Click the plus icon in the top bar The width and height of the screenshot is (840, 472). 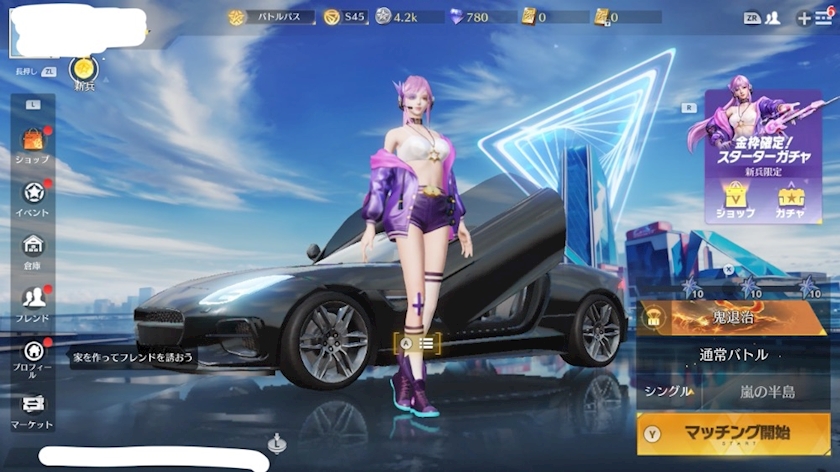[803, 17]
